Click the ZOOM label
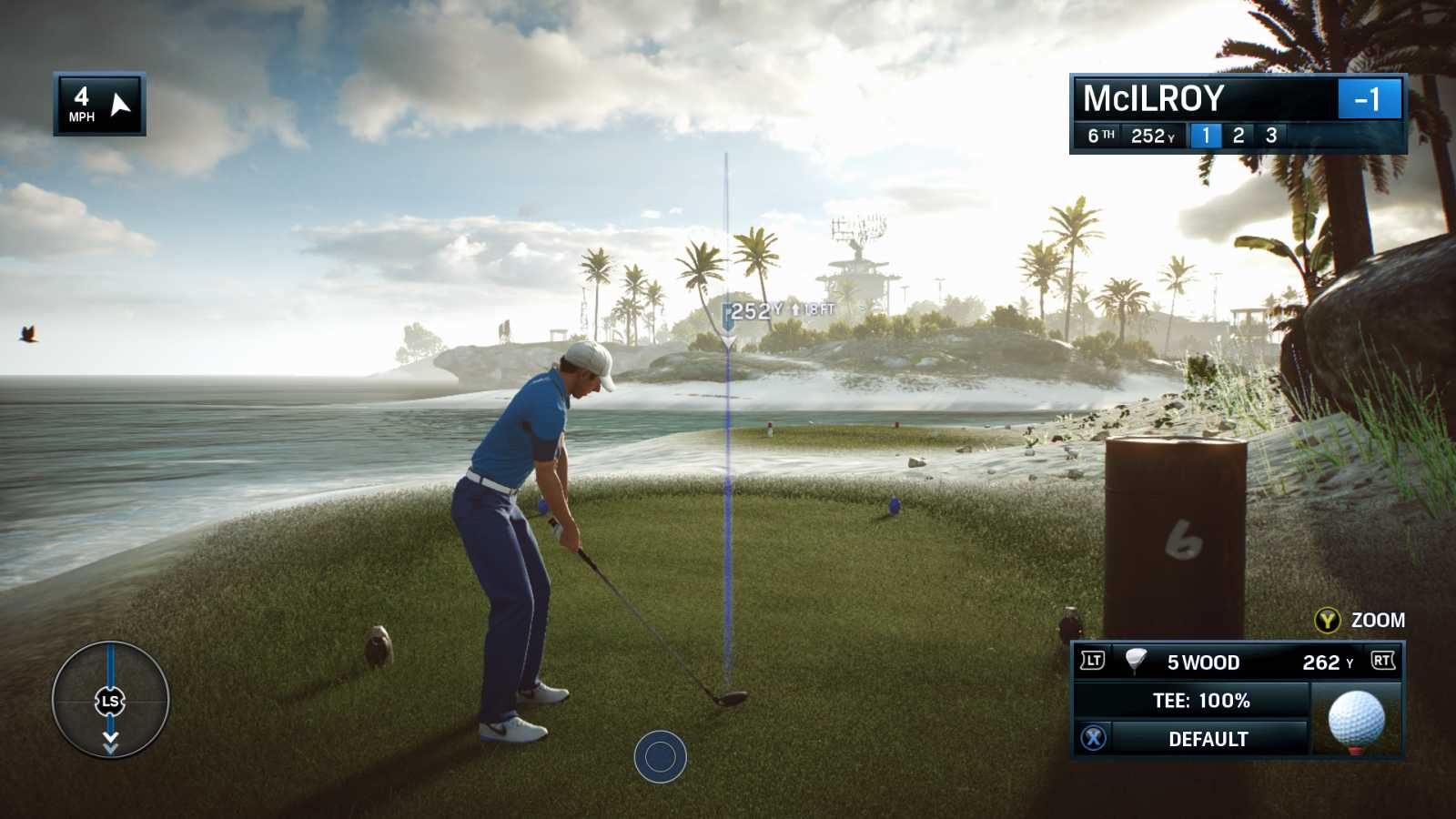This screenshot has height=819, width=1456. click(x=1377, y=620)
